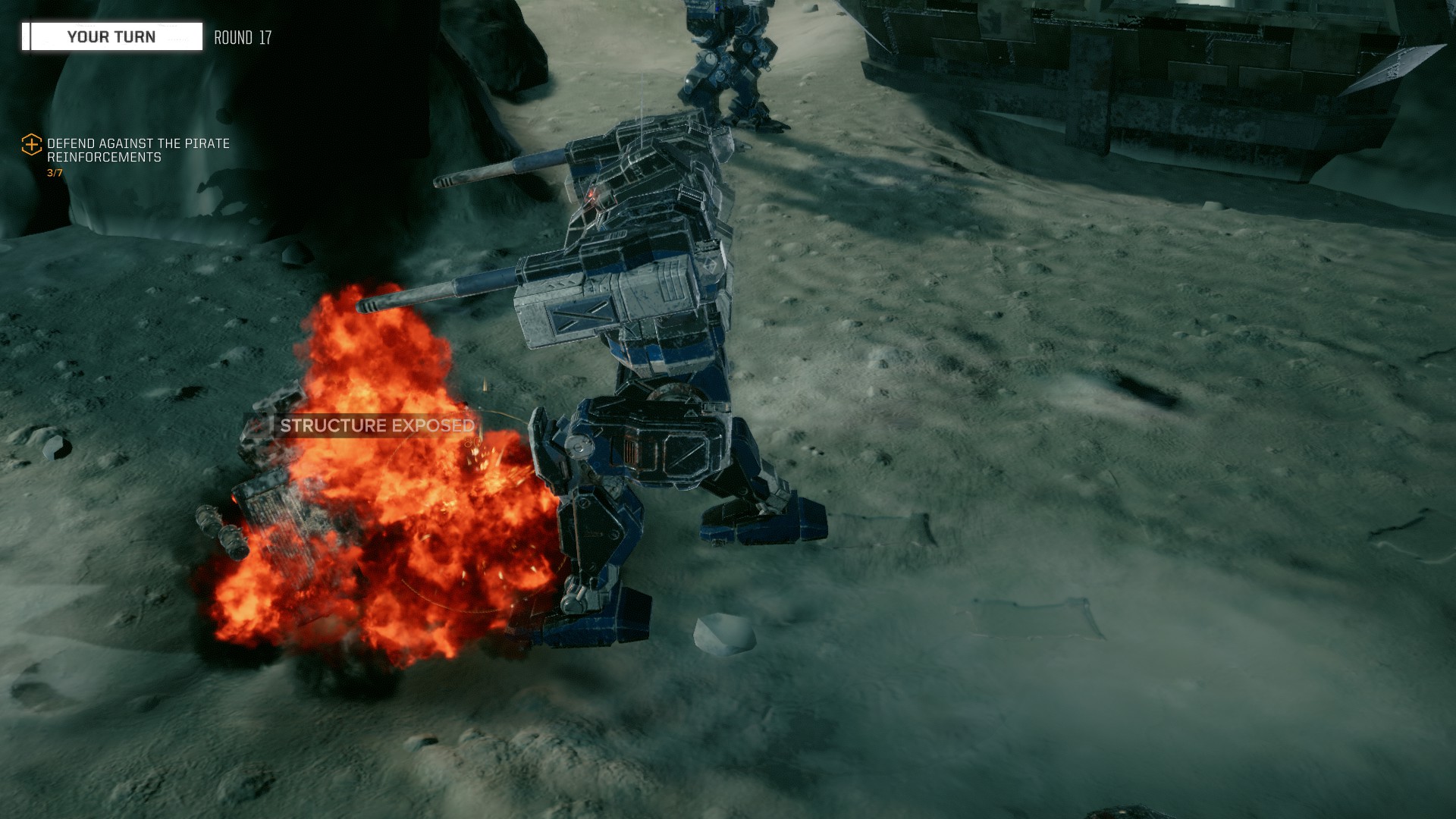Expand the DEFEND AGAINST THE PIRATE REINFORCEMENTS objective

[139, 150]
